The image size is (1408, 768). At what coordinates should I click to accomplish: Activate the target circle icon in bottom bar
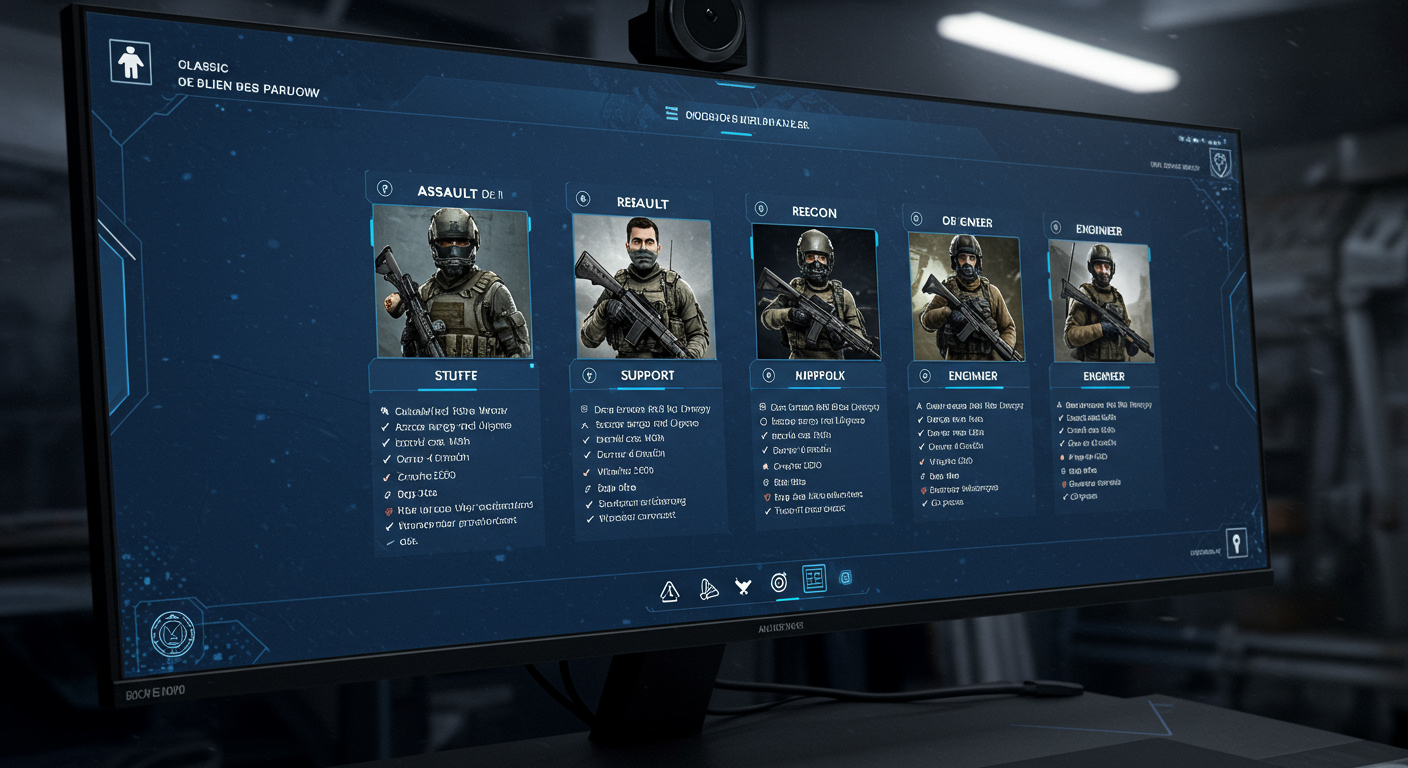click(780, 582)
